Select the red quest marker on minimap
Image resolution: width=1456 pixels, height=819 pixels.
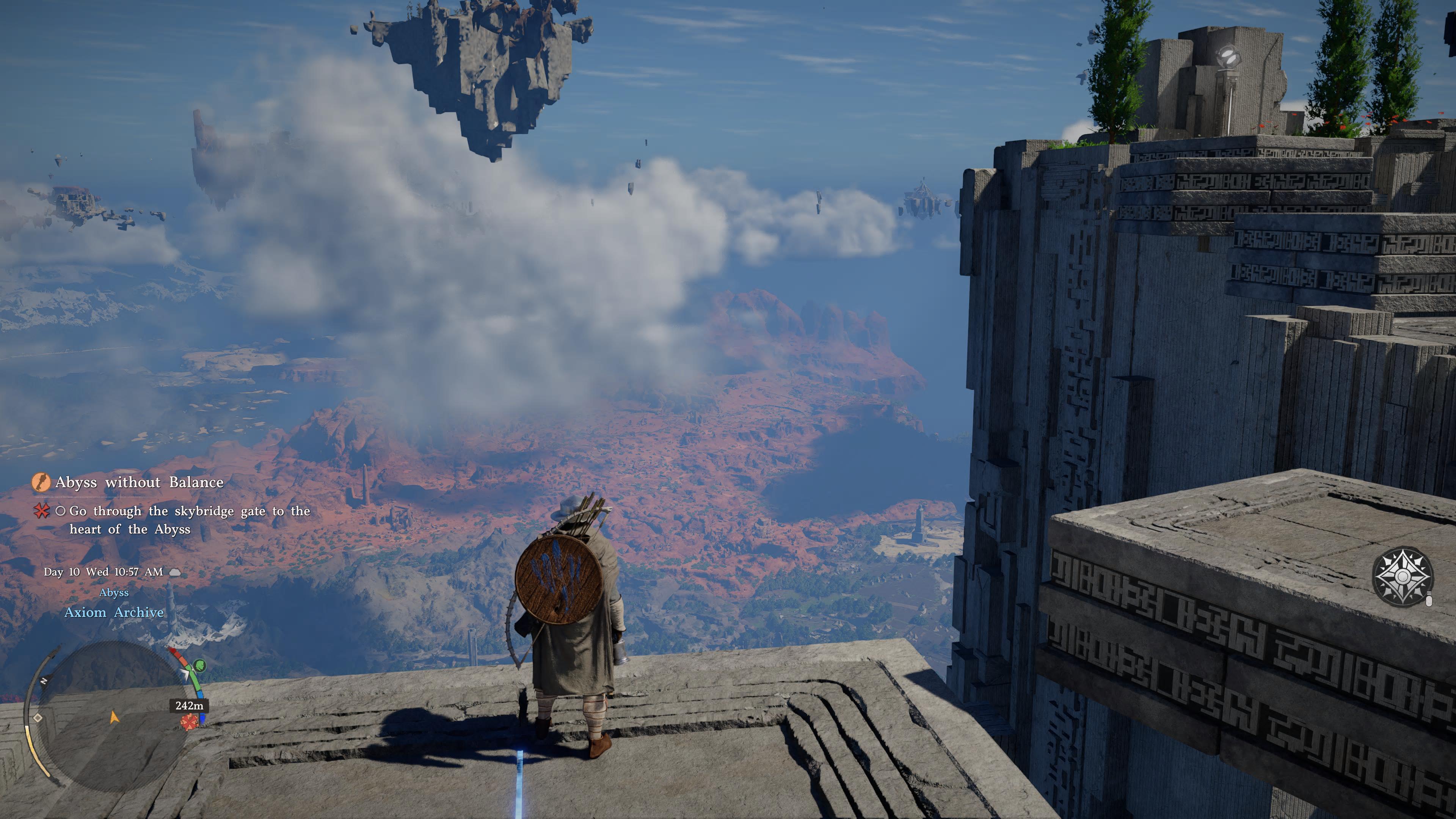tap(188, 722)
